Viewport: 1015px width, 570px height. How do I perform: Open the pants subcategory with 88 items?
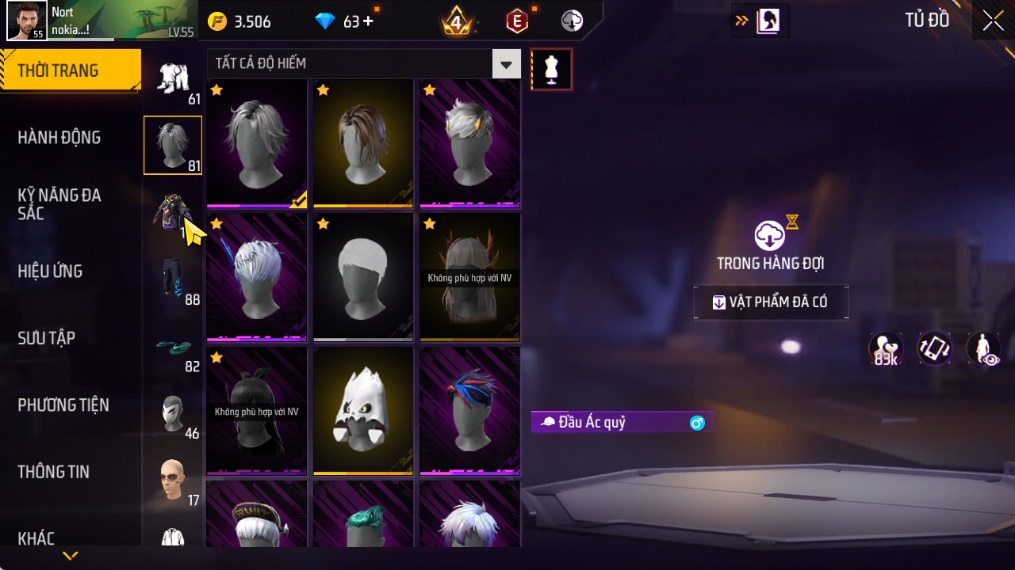[x=173, y=280]
